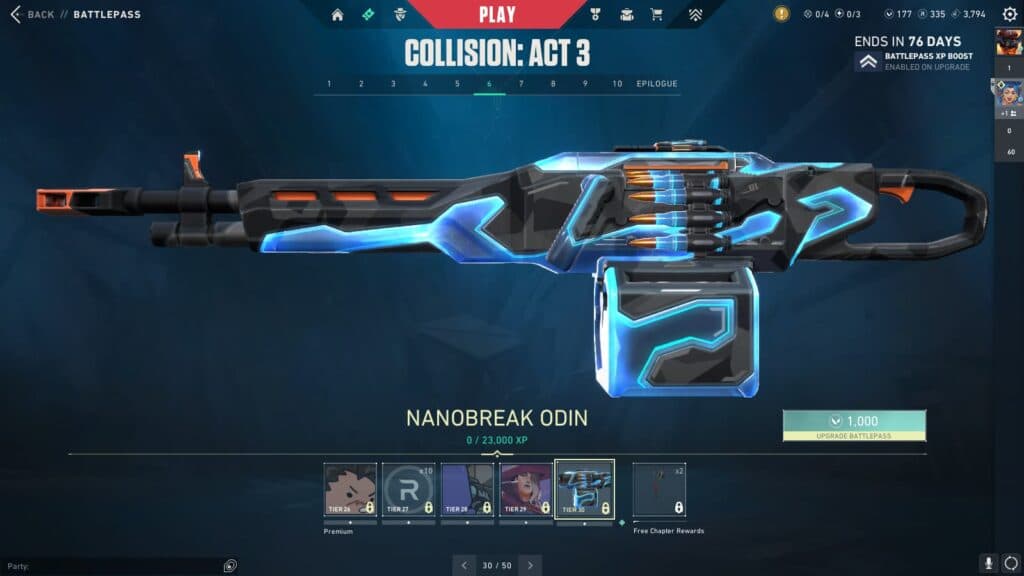Open the collection icon next to store
Screen dimensions: 1024x576
coord(626,15)
